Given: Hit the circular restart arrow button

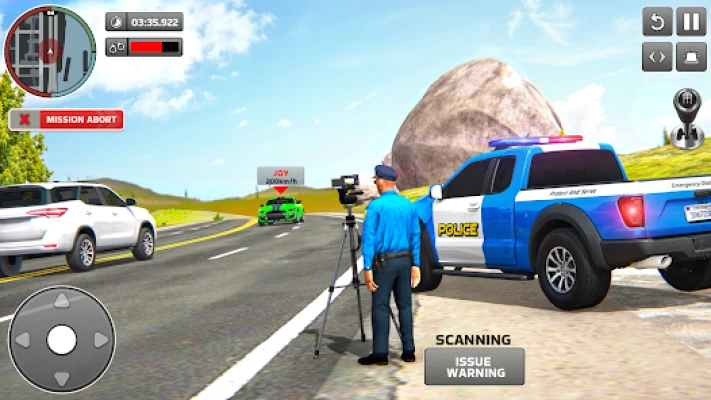Looking at the screenshot, I should coord(657,21).
